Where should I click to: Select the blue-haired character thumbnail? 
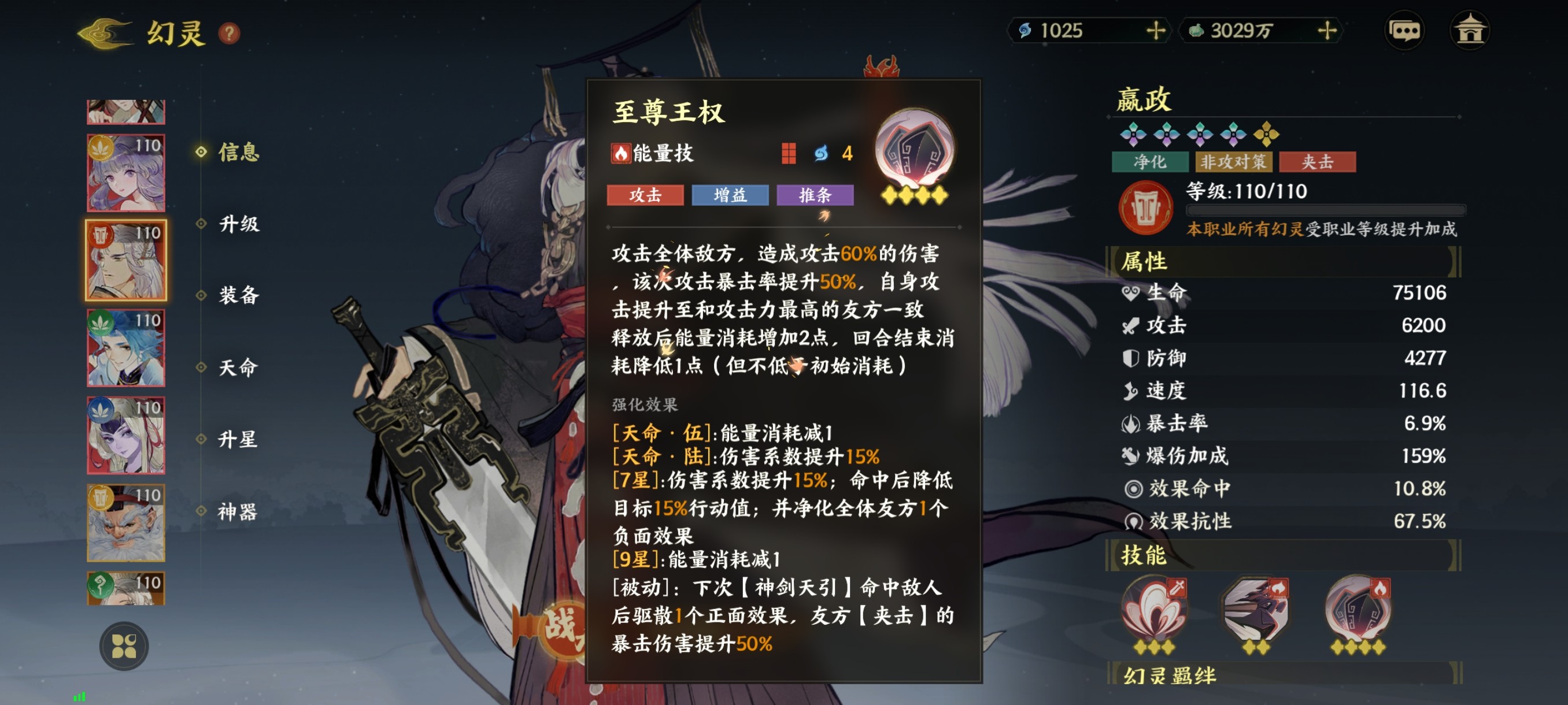pyautogui.click(x=125, y=348)
